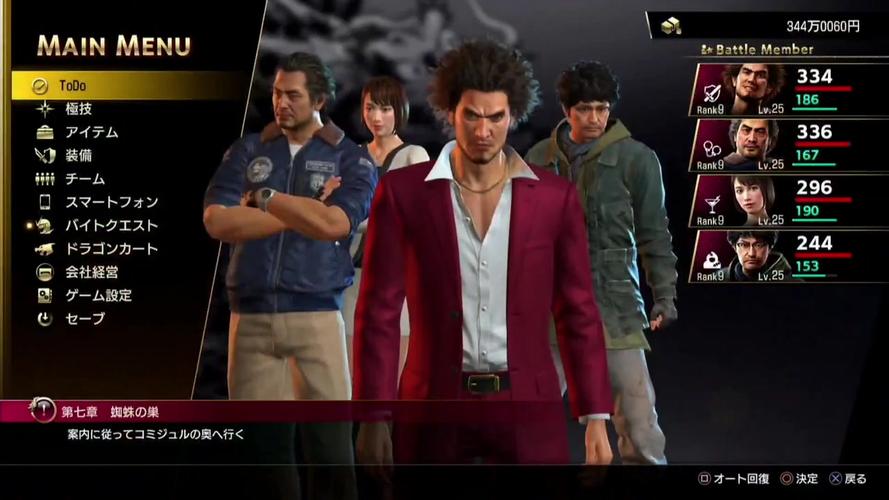Open the 会社経営 management menu
Image resolution: width=889 pixels, height=500 pixels.
[x=92, y=272]
